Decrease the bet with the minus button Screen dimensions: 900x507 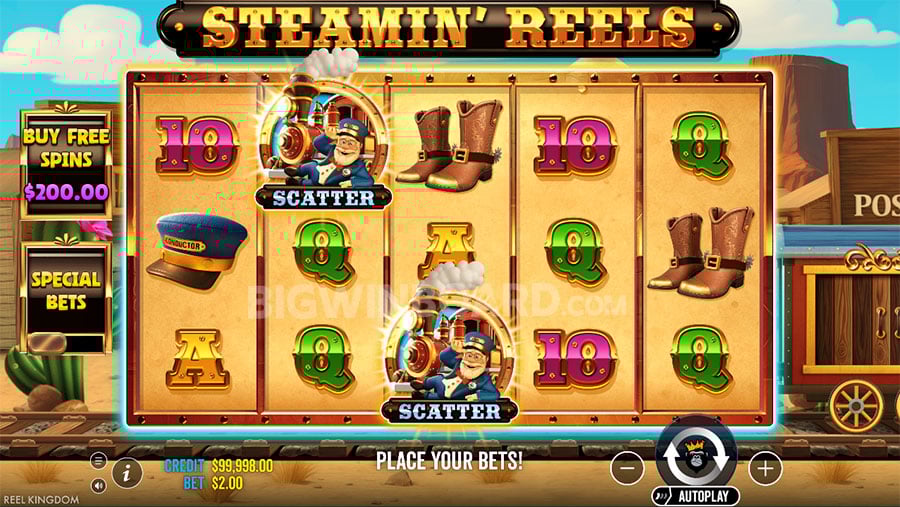[627, 467]
